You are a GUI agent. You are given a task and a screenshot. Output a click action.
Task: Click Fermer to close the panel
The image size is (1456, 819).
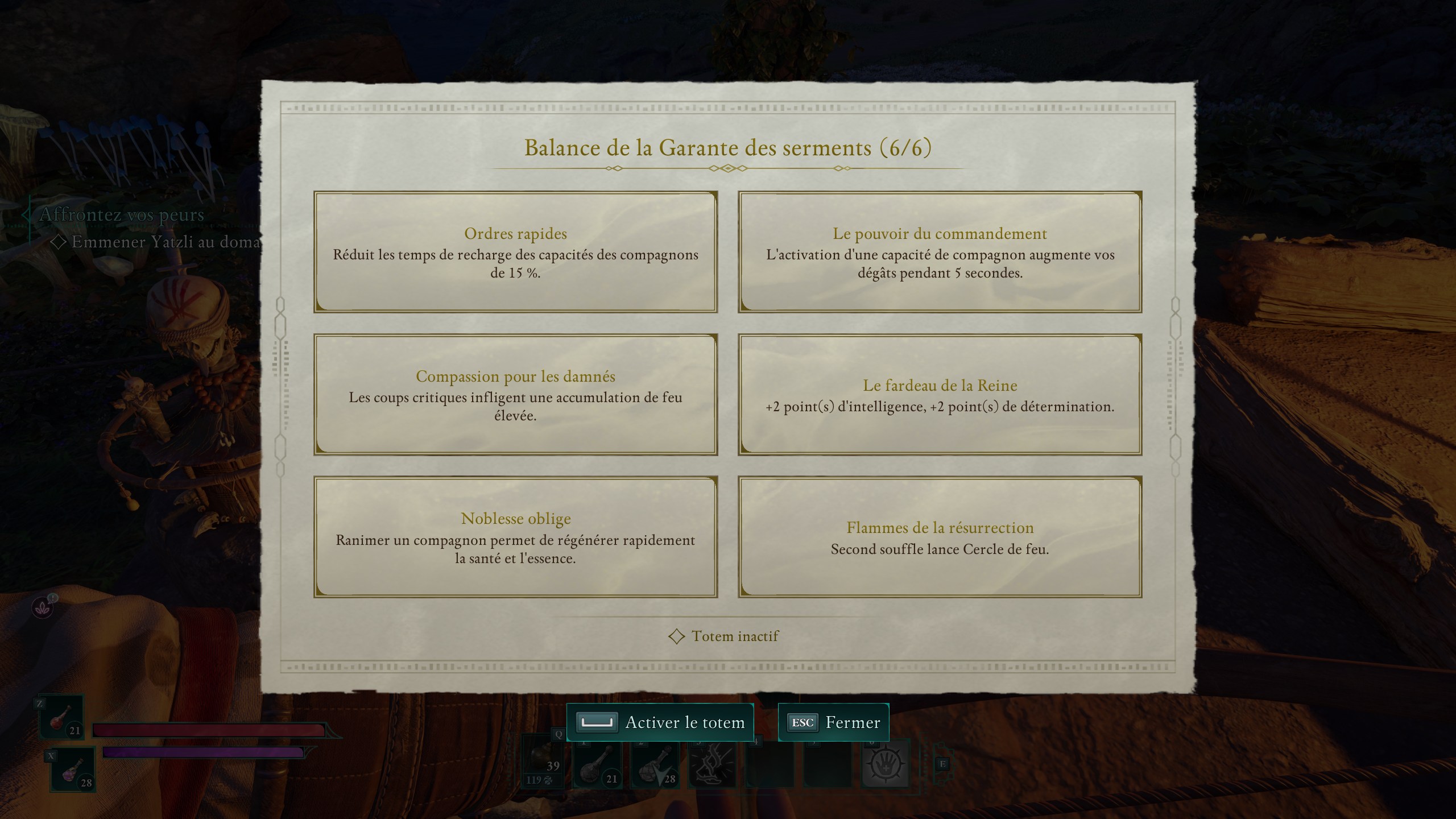pos(833,722)
